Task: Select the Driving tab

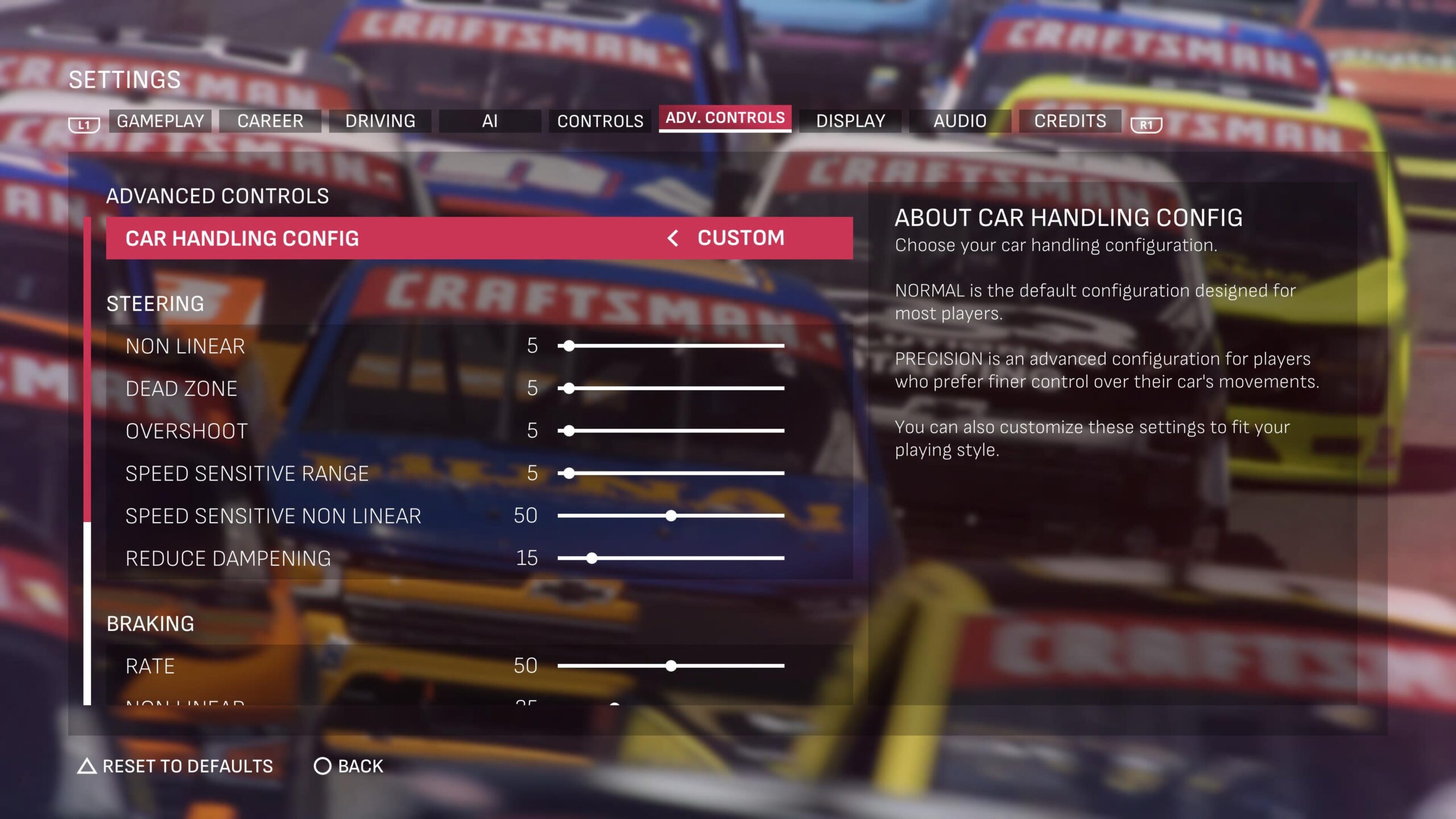Action: tap(380, 121)
